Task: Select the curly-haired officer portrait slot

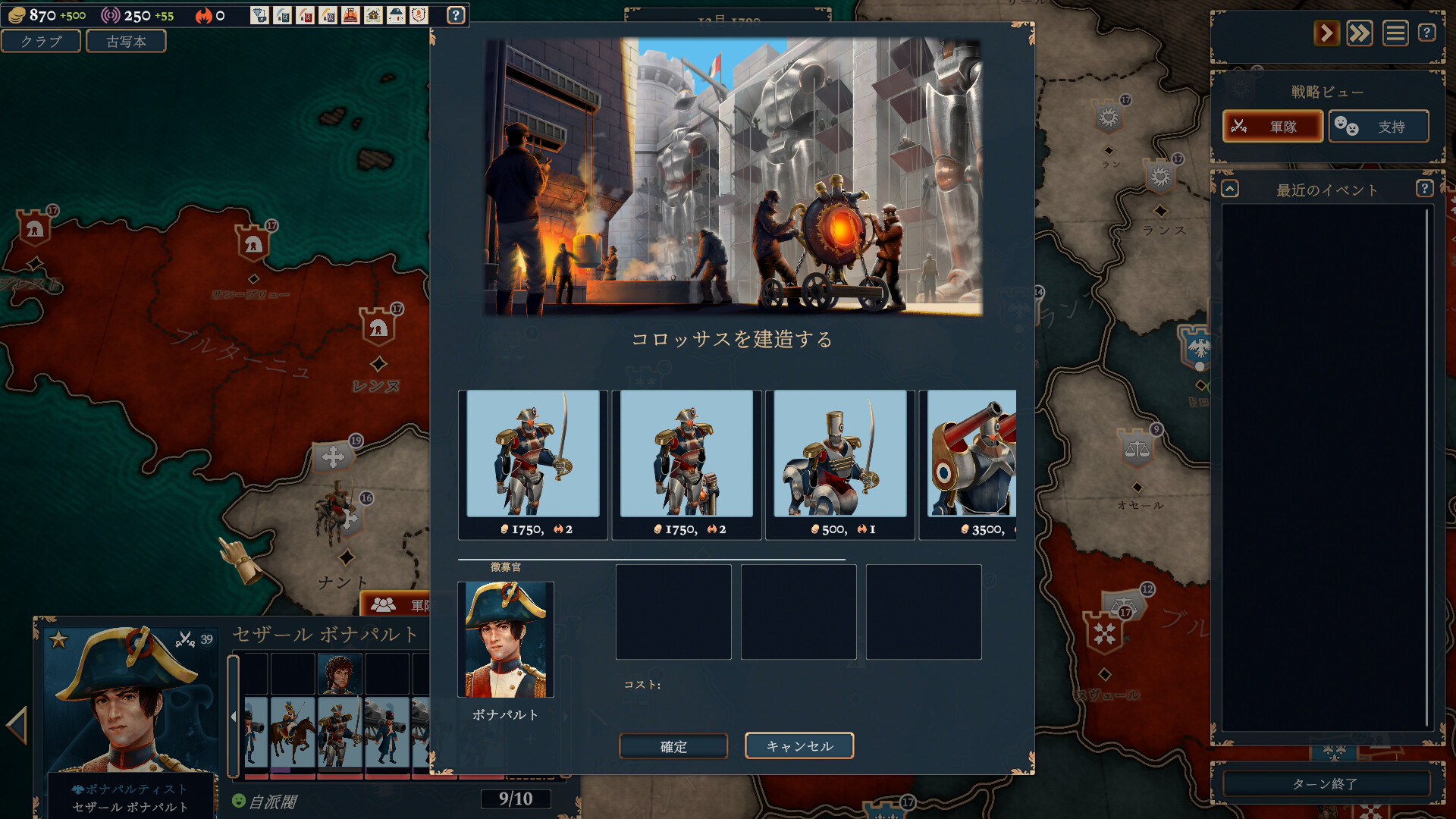Action: [339, 673]
